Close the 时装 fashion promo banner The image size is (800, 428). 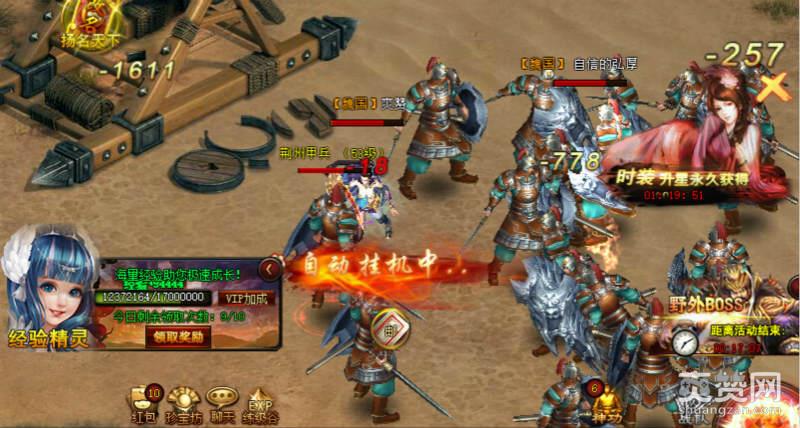pos(772,86)
